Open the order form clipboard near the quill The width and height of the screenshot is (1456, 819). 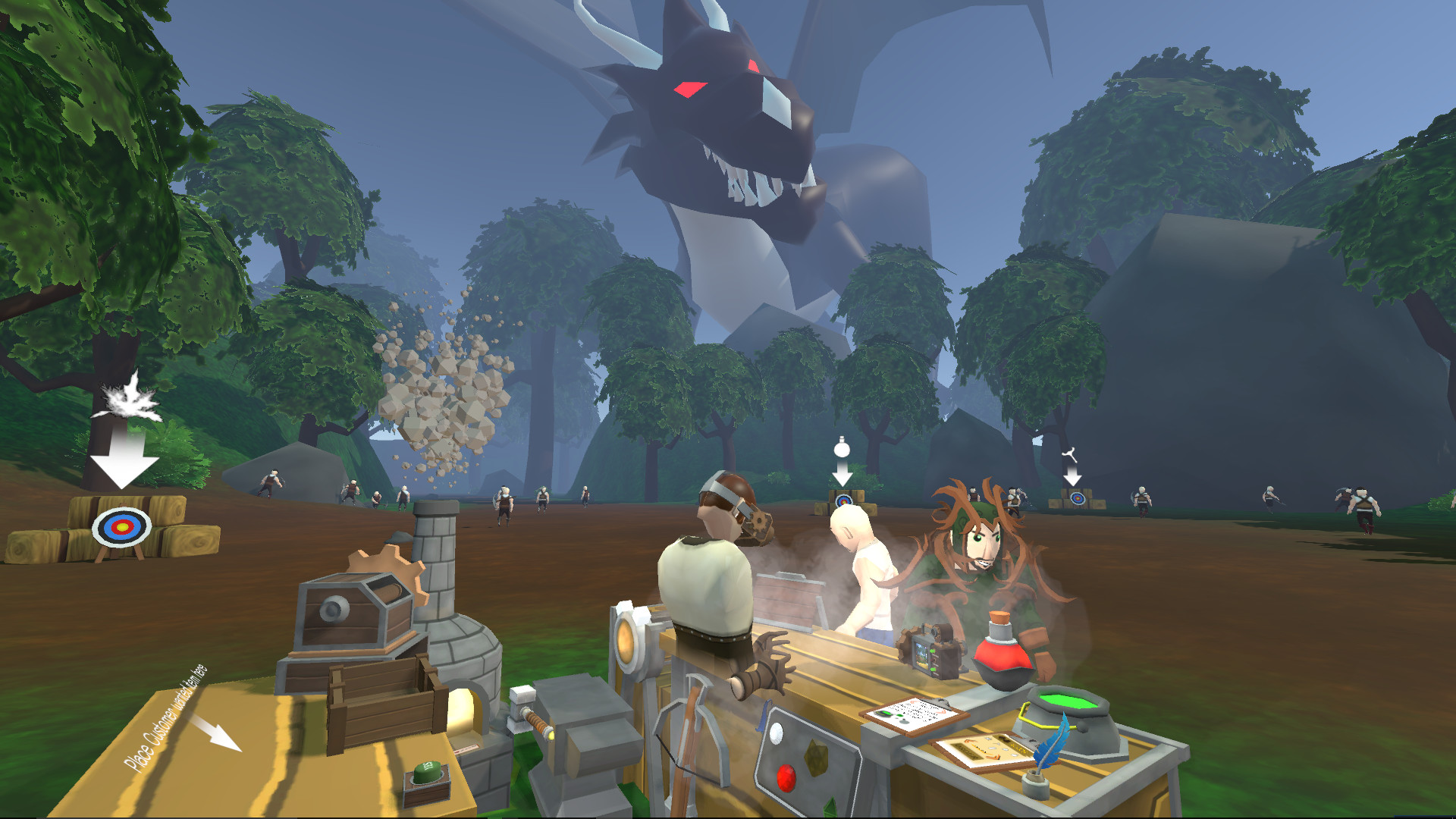(986, 749)
